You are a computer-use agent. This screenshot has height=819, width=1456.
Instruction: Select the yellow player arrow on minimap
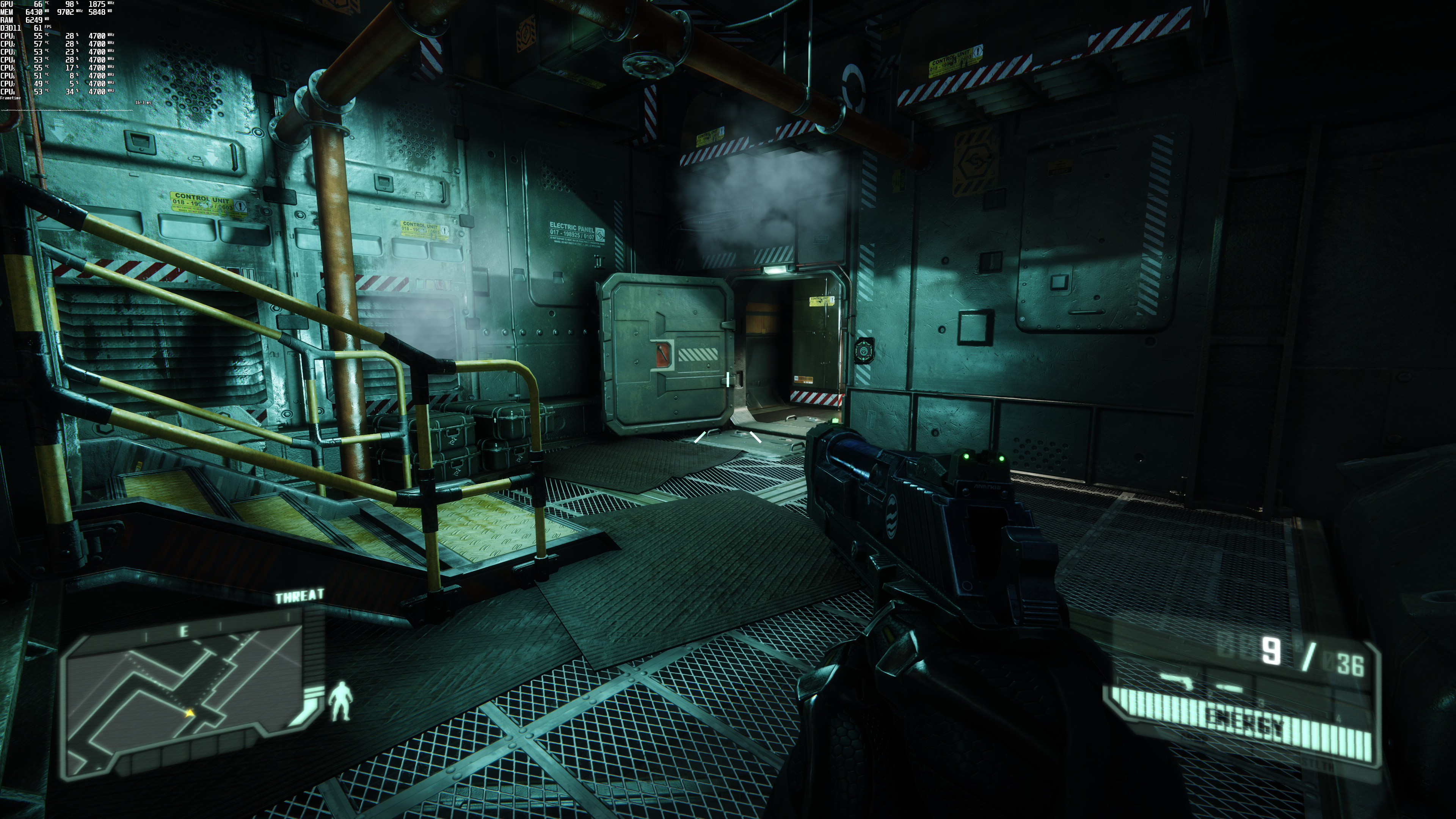(x=190, y=713)
